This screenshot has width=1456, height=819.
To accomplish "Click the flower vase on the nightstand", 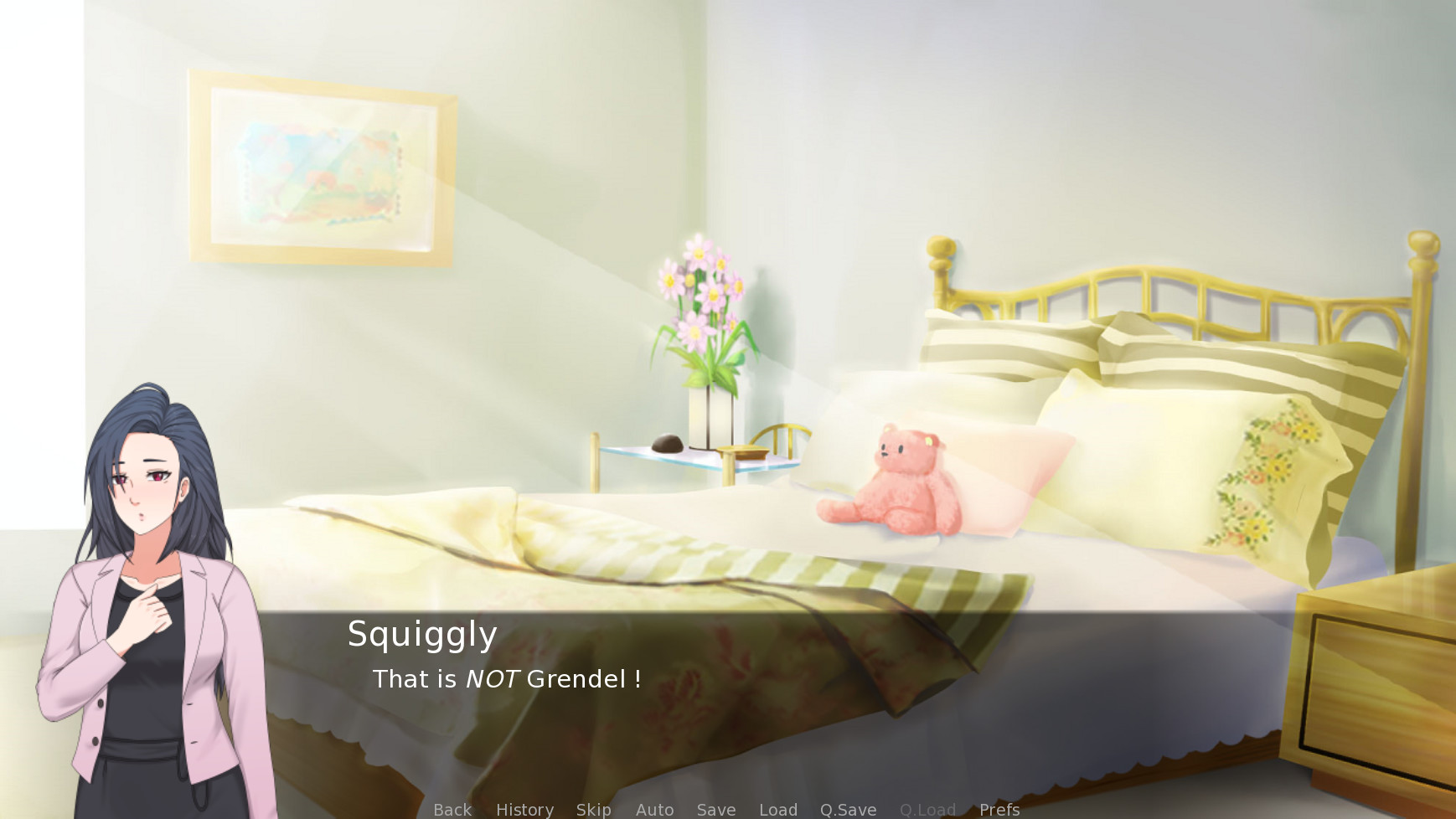I will (704, 335).
